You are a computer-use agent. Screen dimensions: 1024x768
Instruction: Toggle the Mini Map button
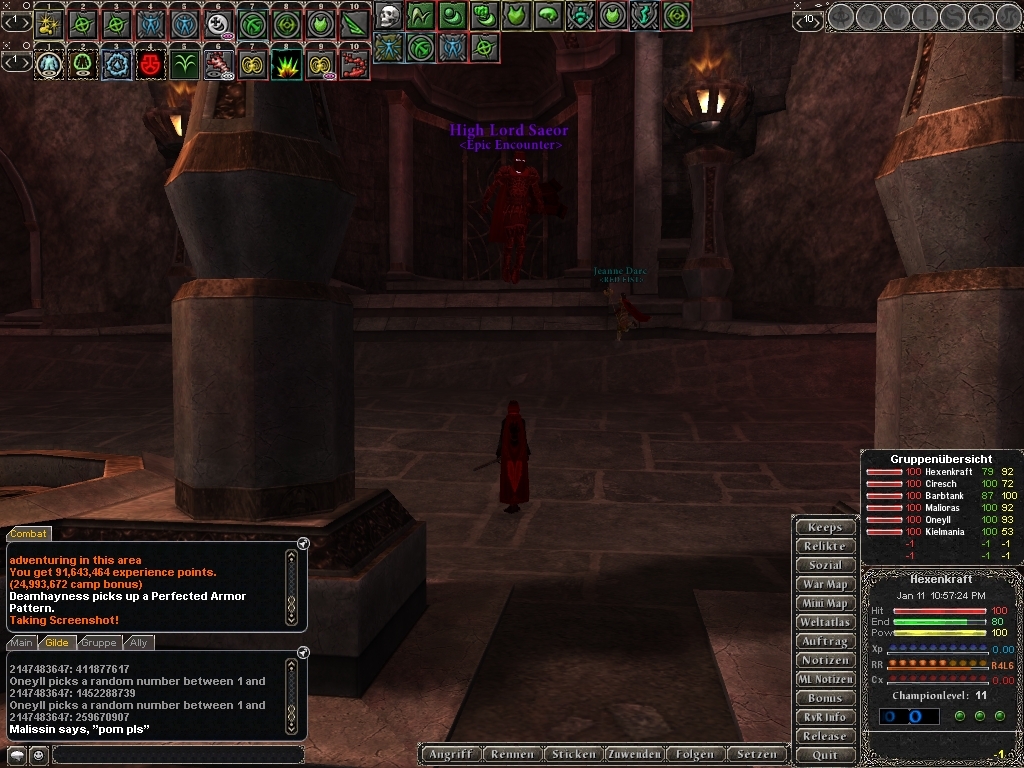(x=825, y=603)
